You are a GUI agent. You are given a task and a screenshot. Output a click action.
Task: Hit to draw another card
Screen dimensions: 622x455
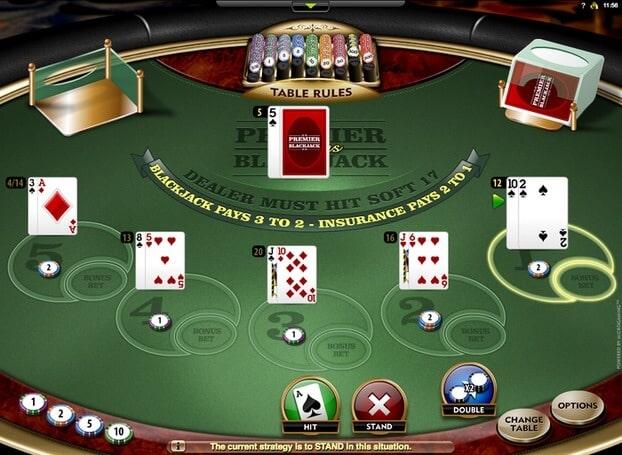click(x=311, y=404)
